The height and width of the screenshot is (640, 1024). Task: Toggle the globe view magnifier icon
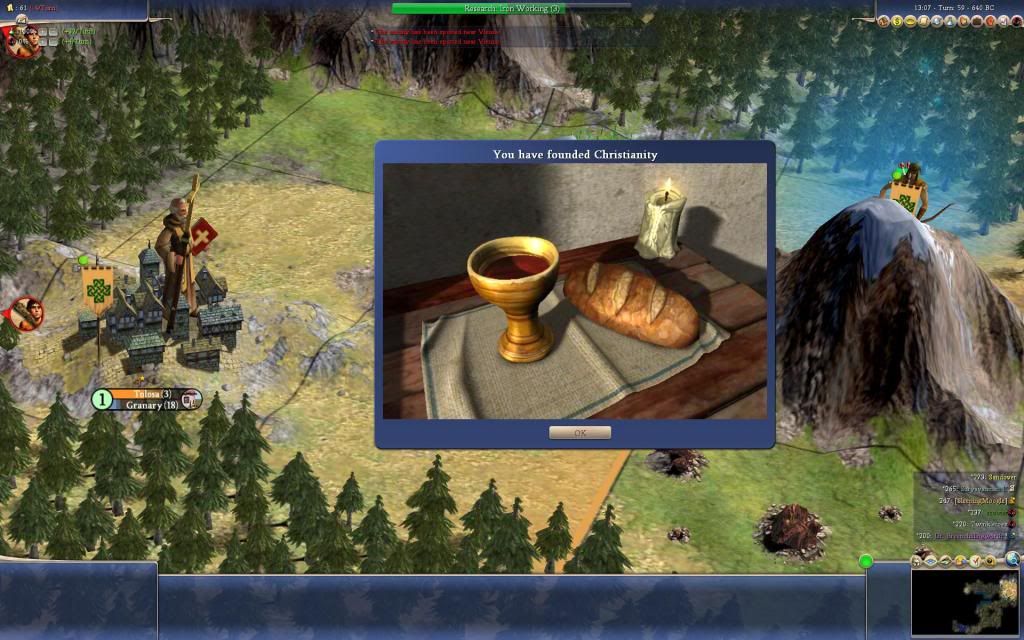1013,559
